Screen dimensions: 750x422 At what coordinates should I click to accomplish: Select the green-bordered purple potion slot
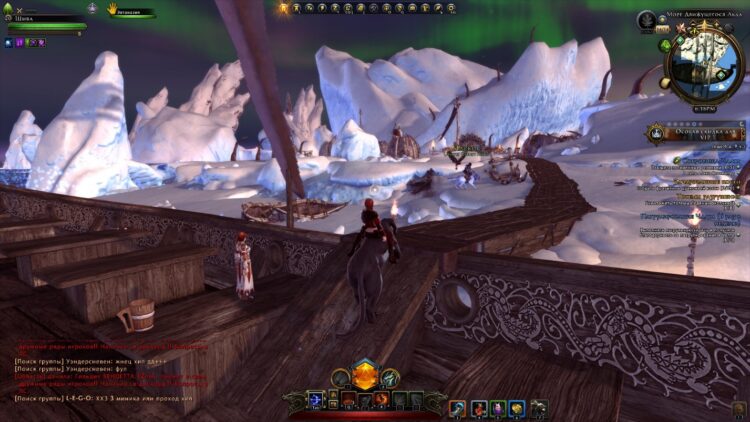point(497,408)
